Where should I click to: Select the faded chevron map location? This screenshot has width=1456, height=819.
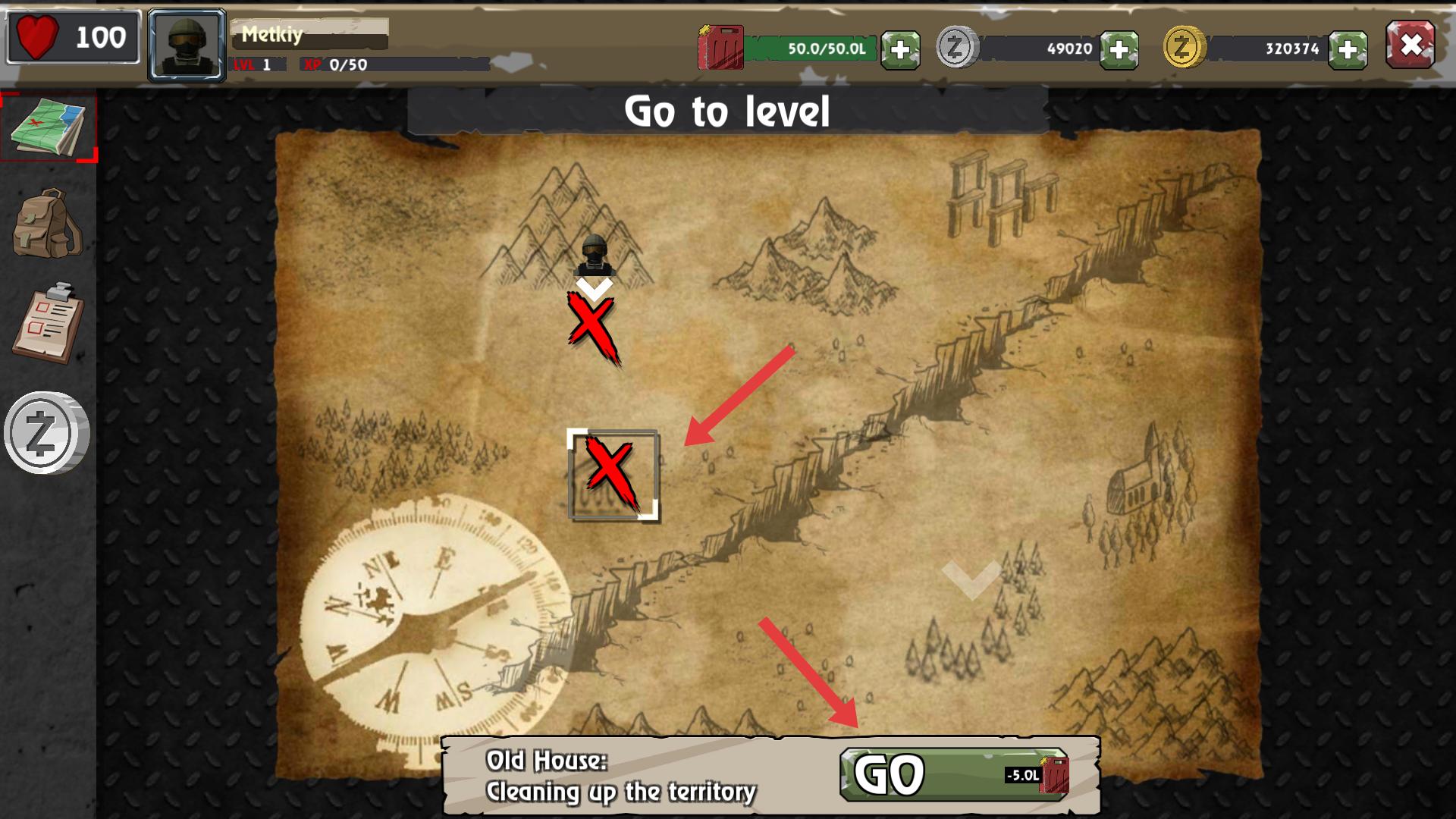[971, 579]
